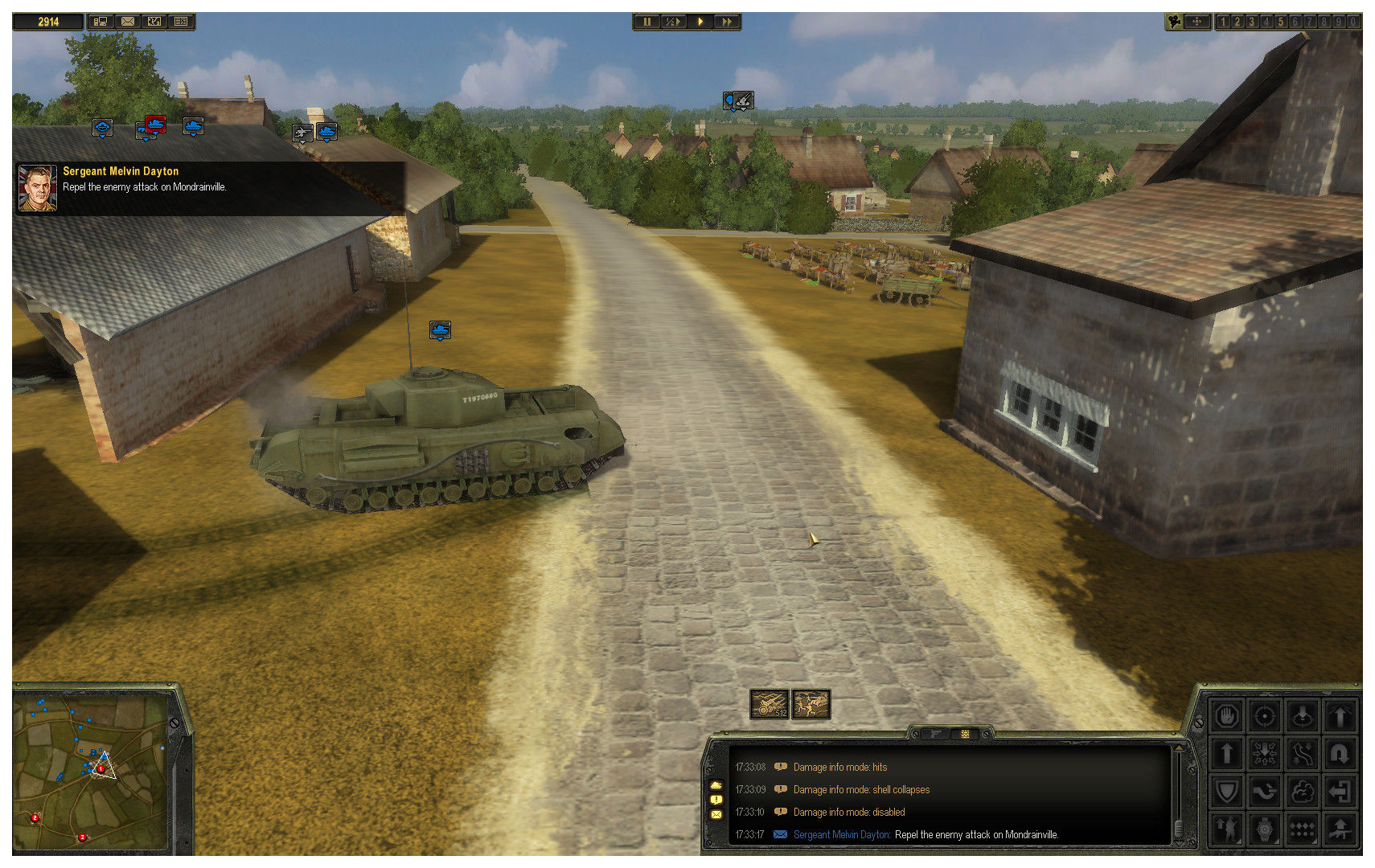The image size is (1375, 868).
Task: Set game speed to normal play
Action: tap(700, 22)
